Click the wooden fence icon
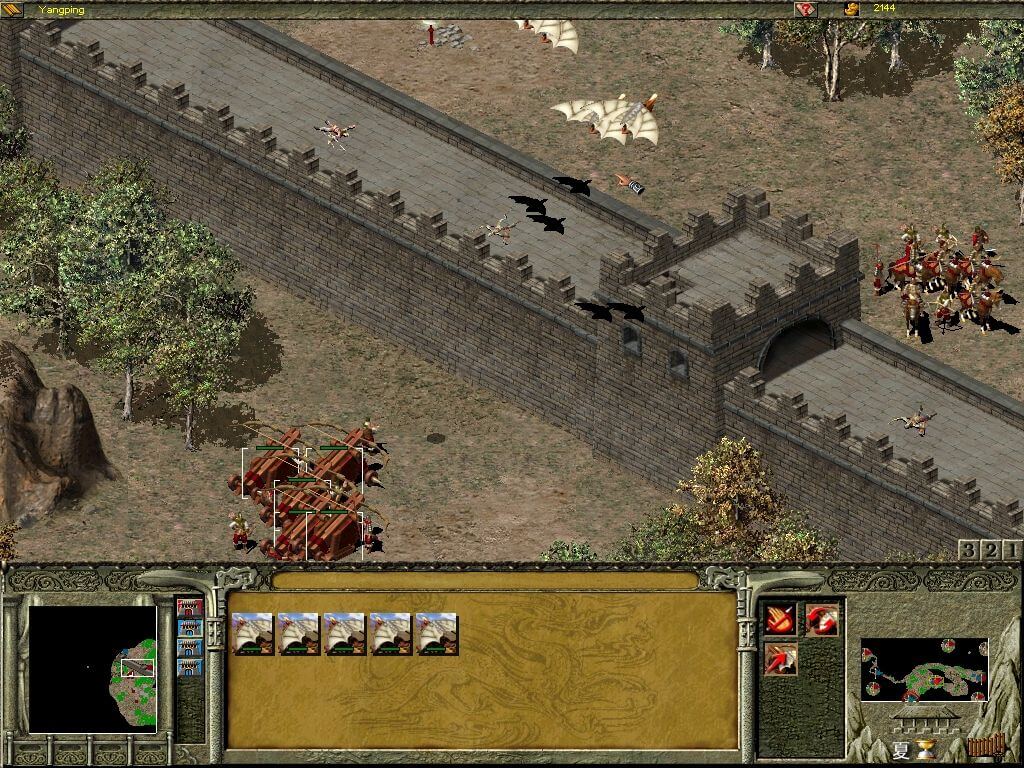 (x=985, y=747)
